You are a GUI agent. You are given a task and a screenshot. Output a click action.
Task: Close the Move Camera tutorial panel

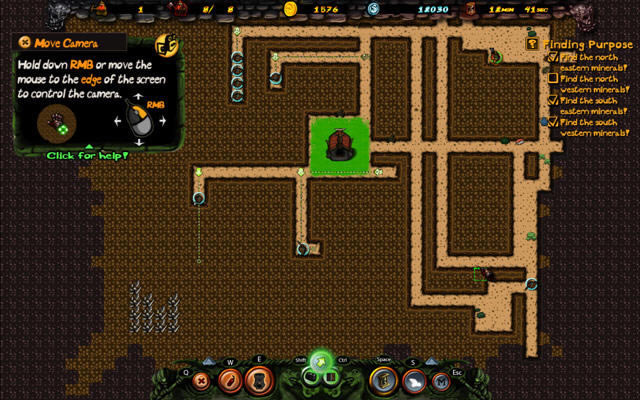24,43
